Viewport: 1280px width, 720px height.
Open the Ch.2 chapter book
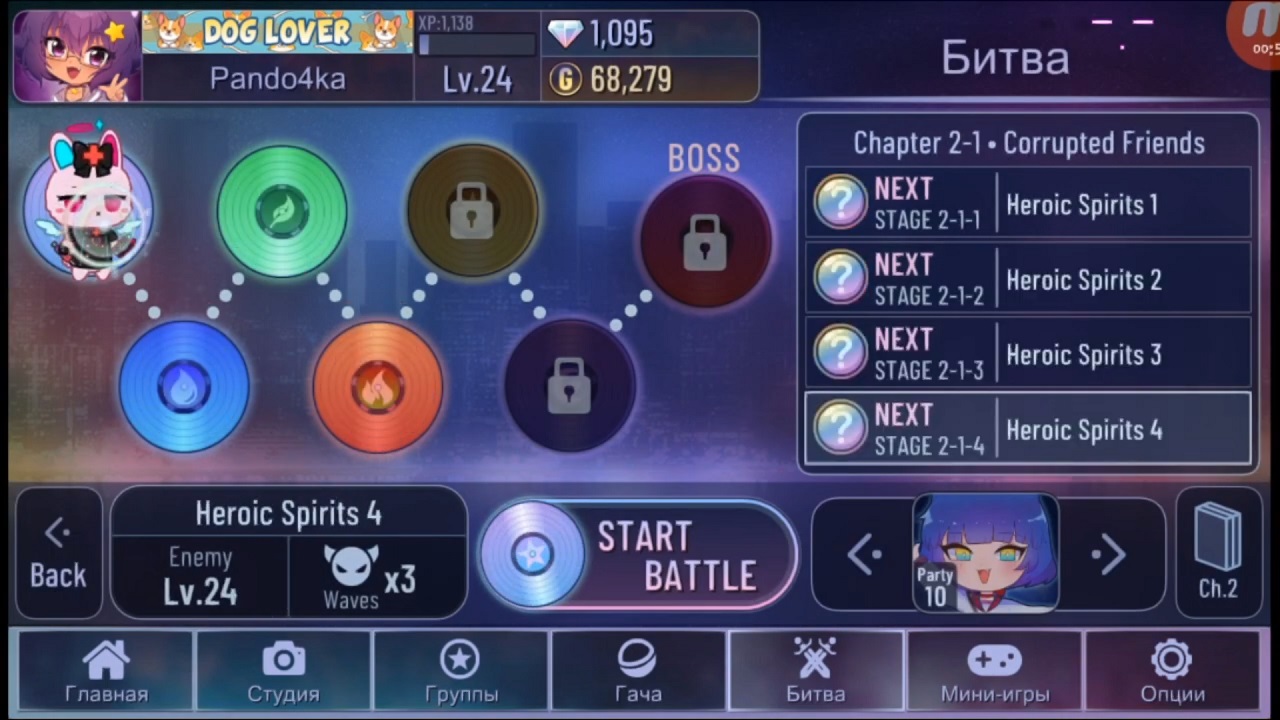pos(1218,553)
